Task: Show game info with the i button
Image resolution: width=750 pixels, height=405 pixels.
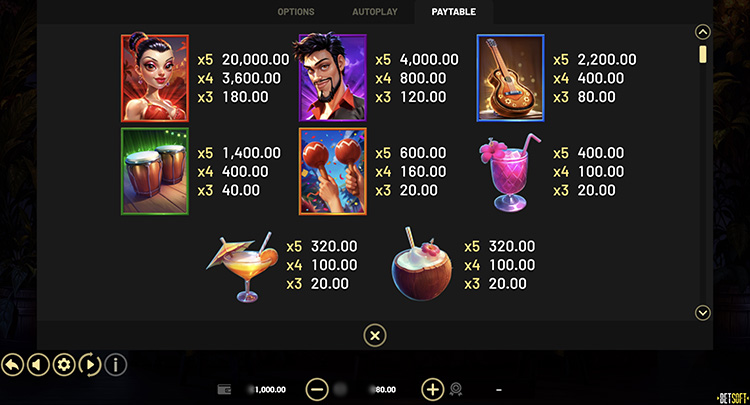Action: coord(116,364)
